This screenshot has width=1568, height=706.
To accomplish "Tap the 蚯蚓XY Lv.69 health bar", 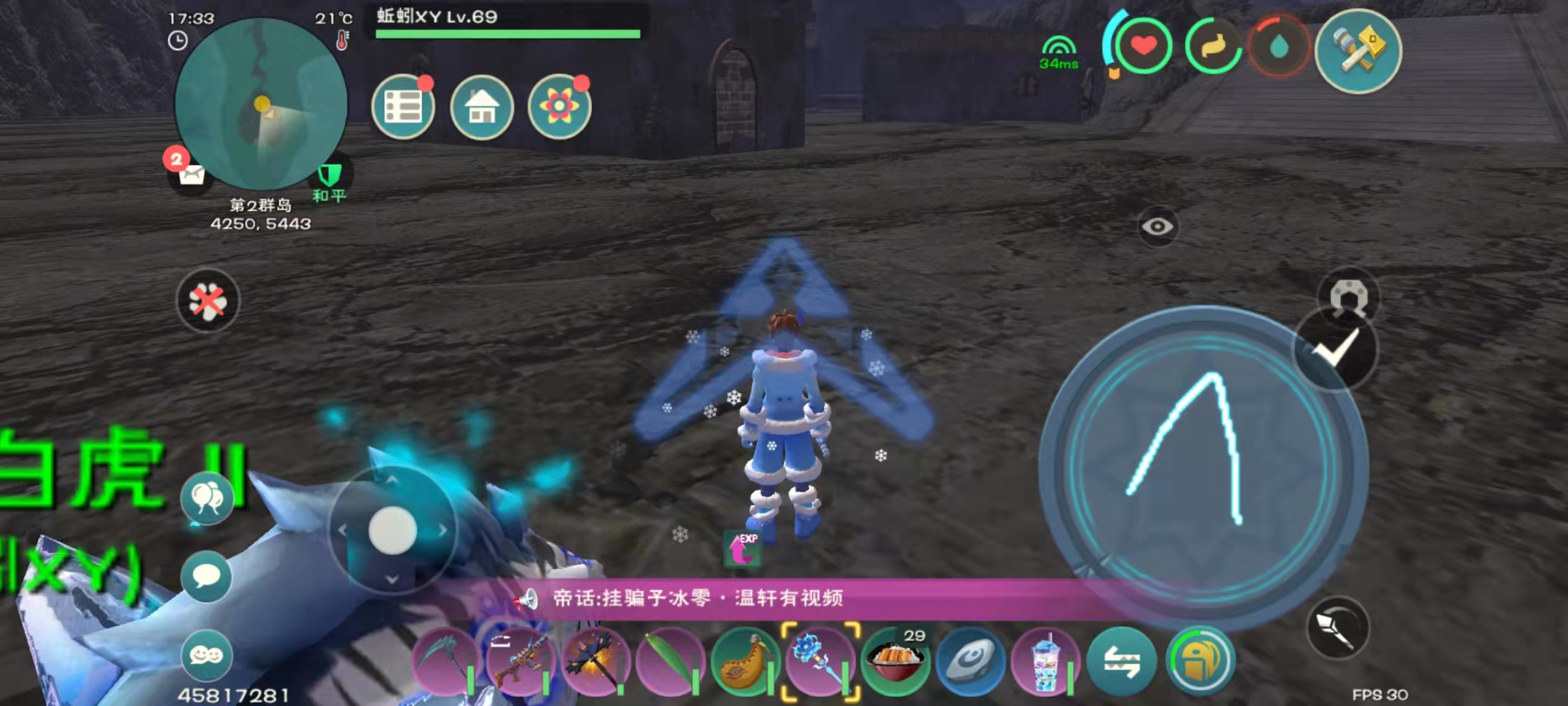I will point(503,20).
